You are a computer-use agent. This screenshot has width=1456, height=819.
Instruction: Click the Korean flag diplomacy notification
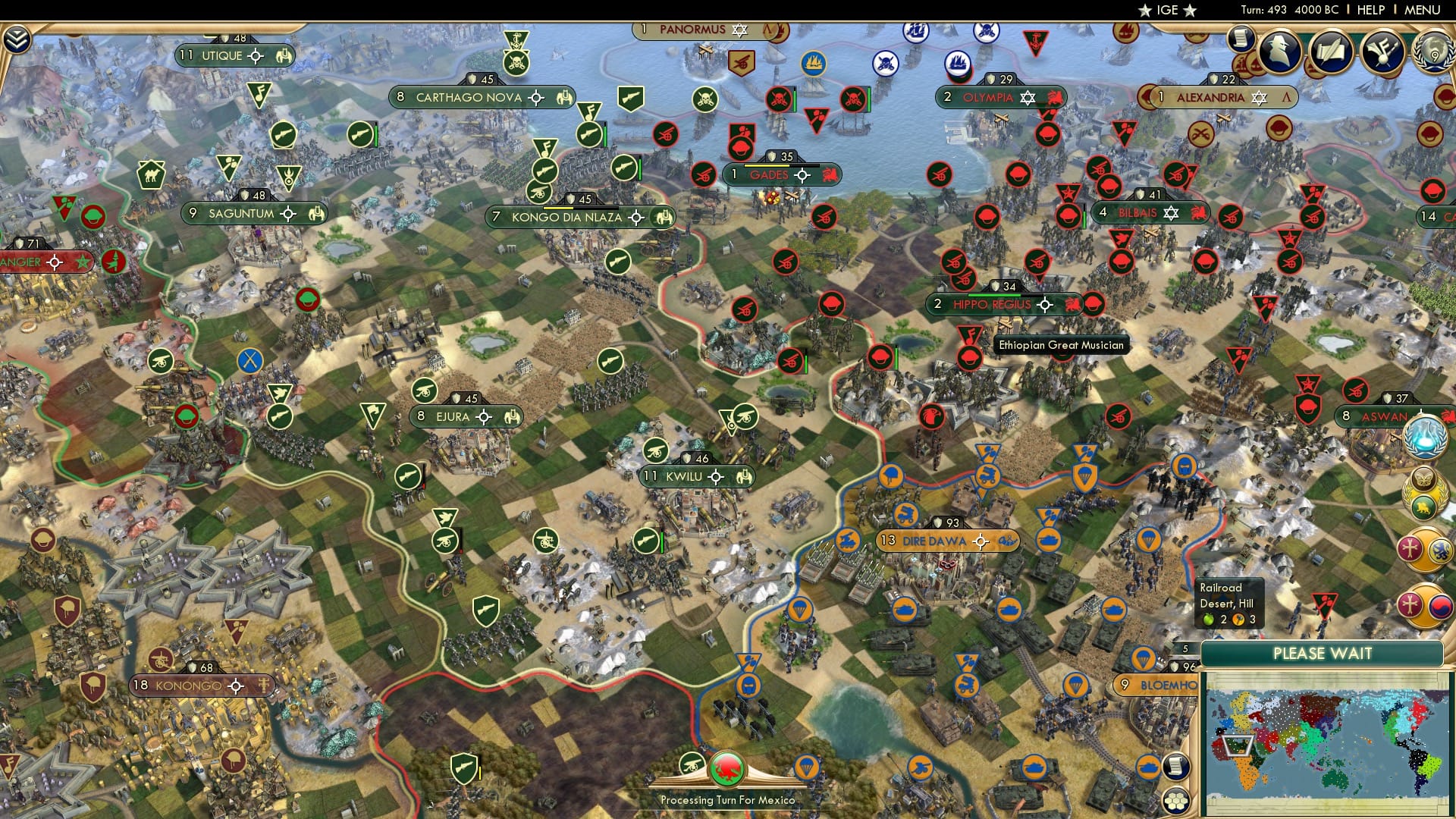pos(1441,605)
